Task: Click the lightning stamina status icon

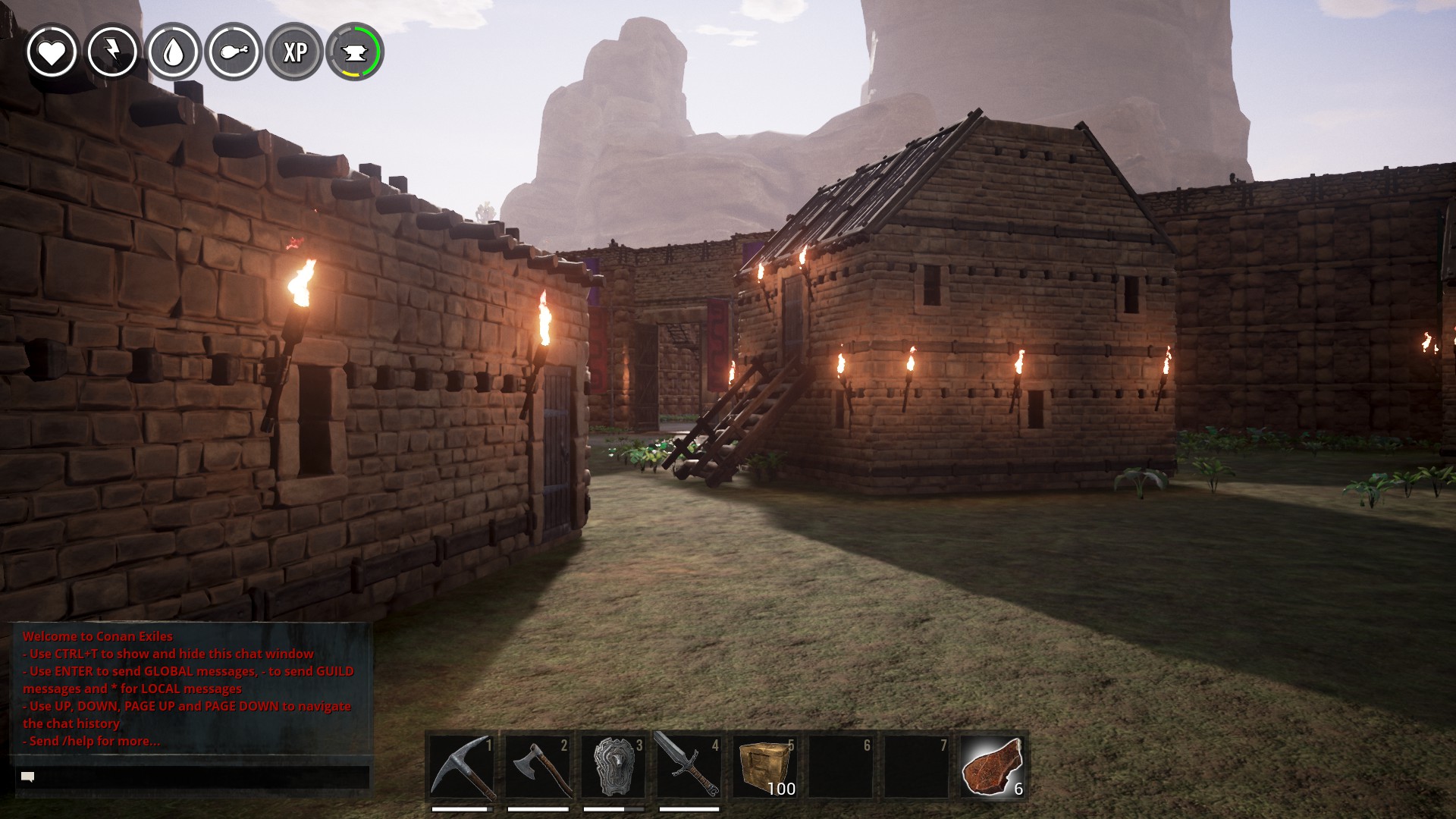Action: (112, 52)
